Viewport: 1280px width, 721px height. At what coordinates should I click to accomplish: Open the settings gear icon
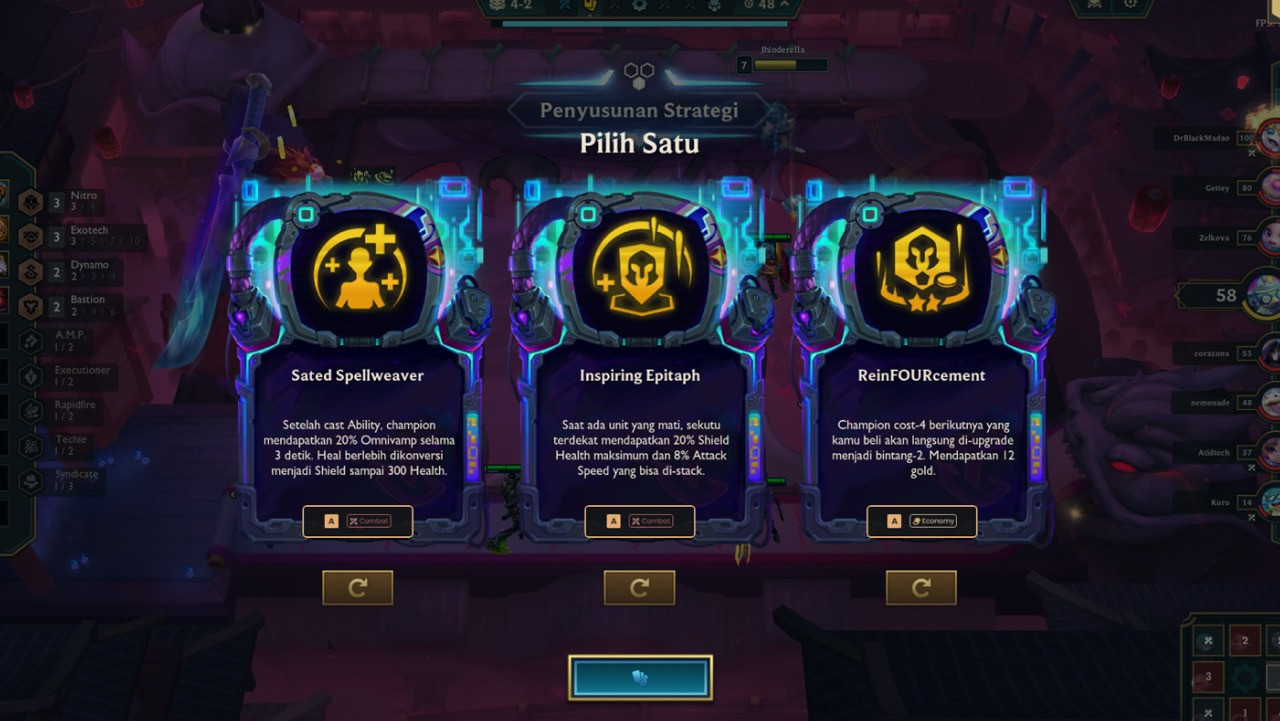[x=1131, y=5]
